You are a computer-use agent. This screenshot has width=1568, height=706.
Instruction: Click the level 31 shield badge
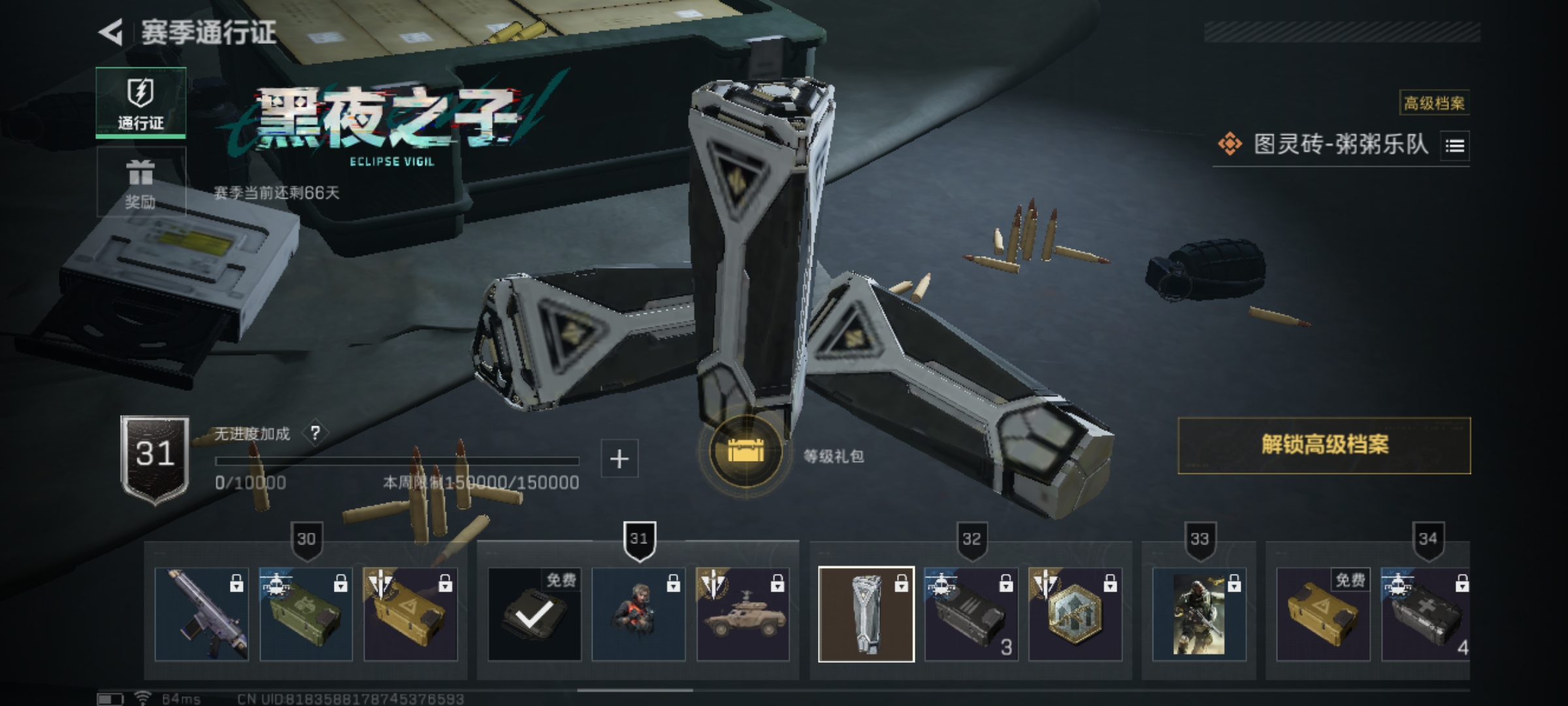[155, 458]
